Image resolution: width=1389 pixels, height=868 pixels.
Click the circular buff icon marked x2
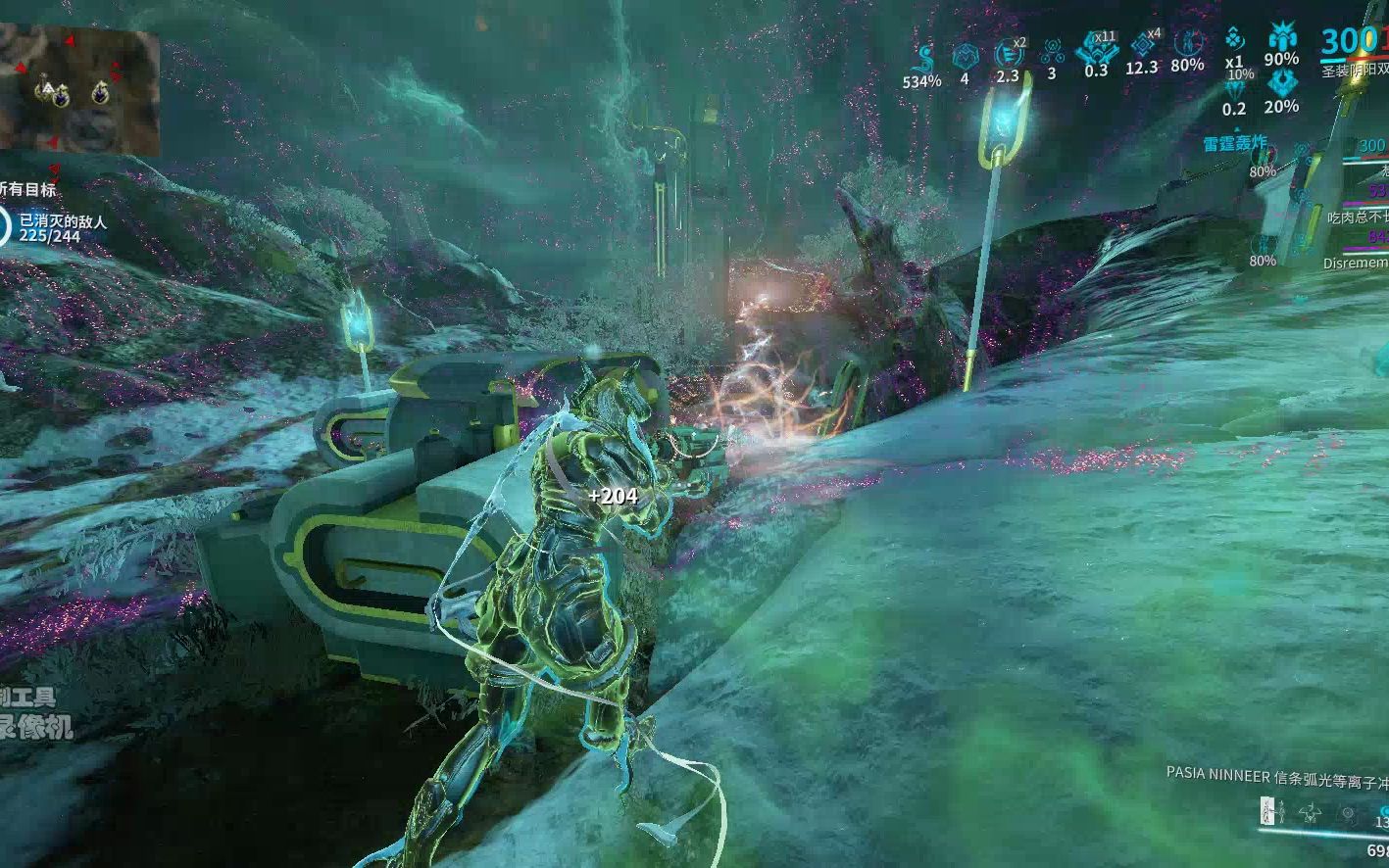(1008, 54)
